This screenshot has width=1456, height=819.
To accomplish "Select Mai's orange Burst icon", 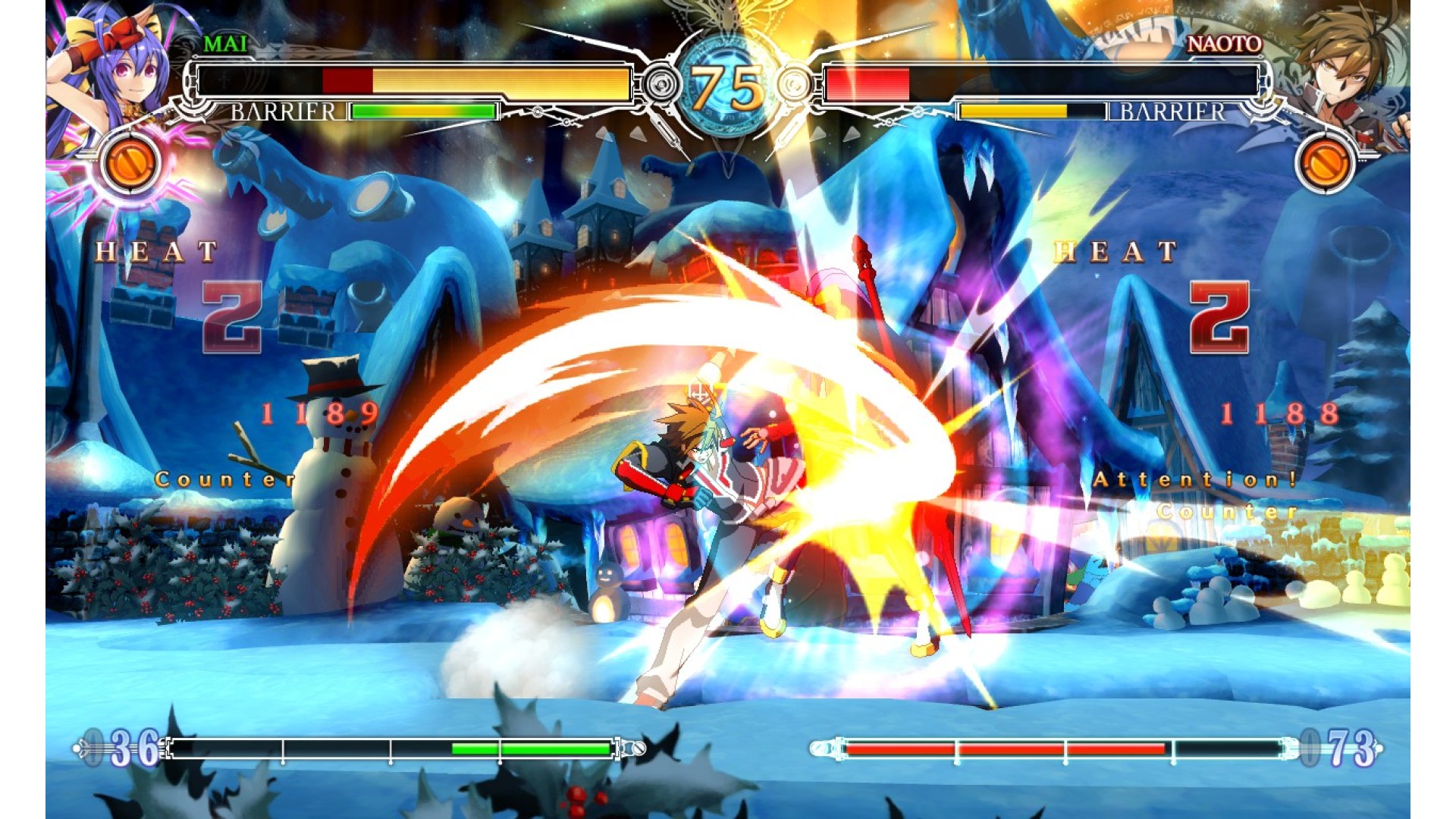I will 129,163.
